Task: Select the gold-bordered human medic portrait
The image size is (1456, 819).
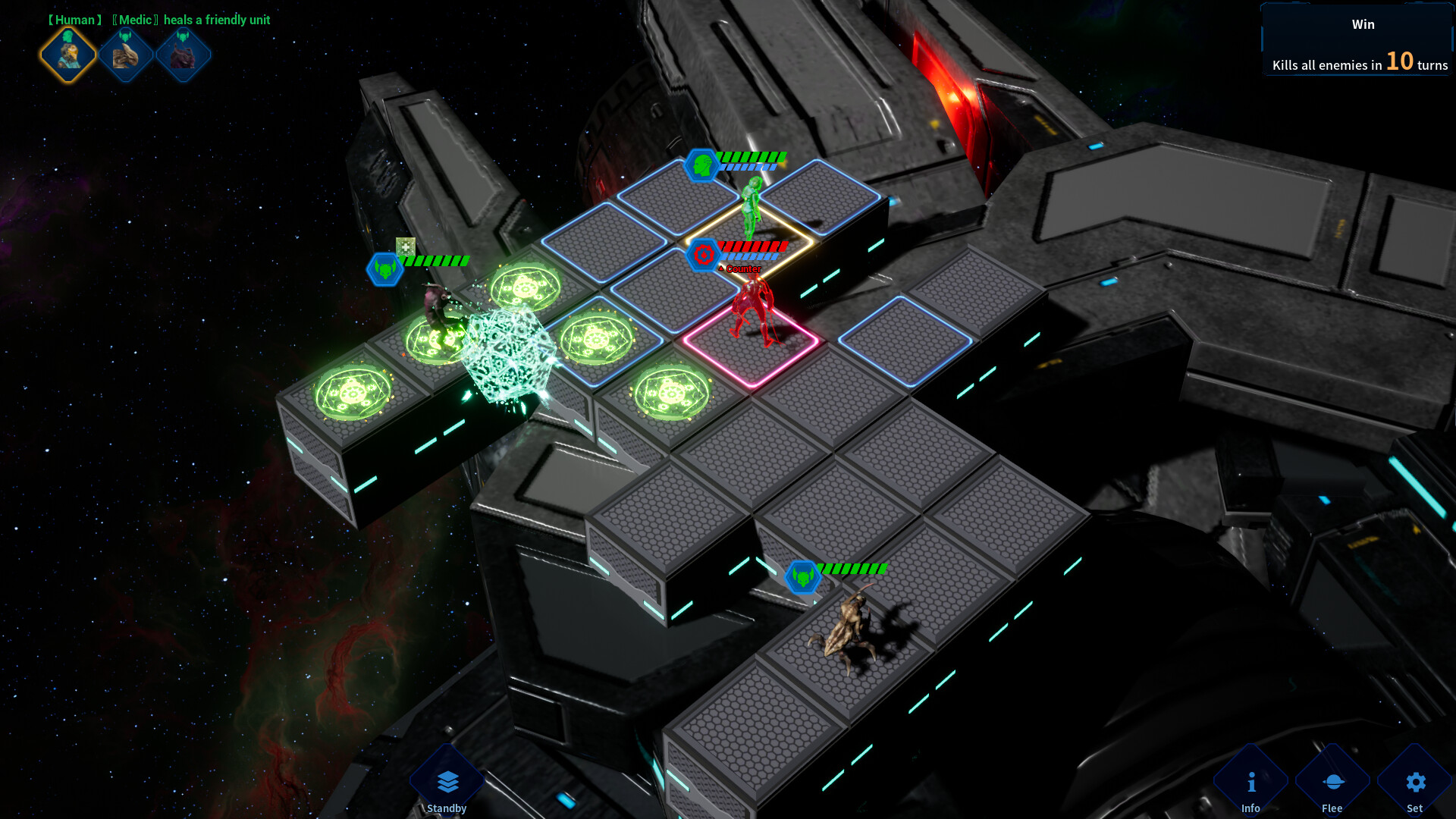Action: tap(67, 55)
